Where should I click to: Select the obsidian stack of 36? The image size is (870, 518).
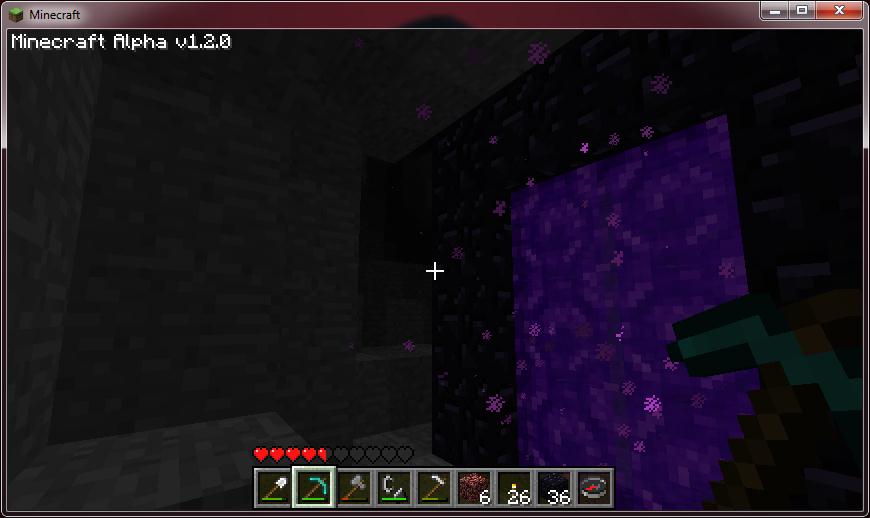pyautogui.click(x=553, y=488)
